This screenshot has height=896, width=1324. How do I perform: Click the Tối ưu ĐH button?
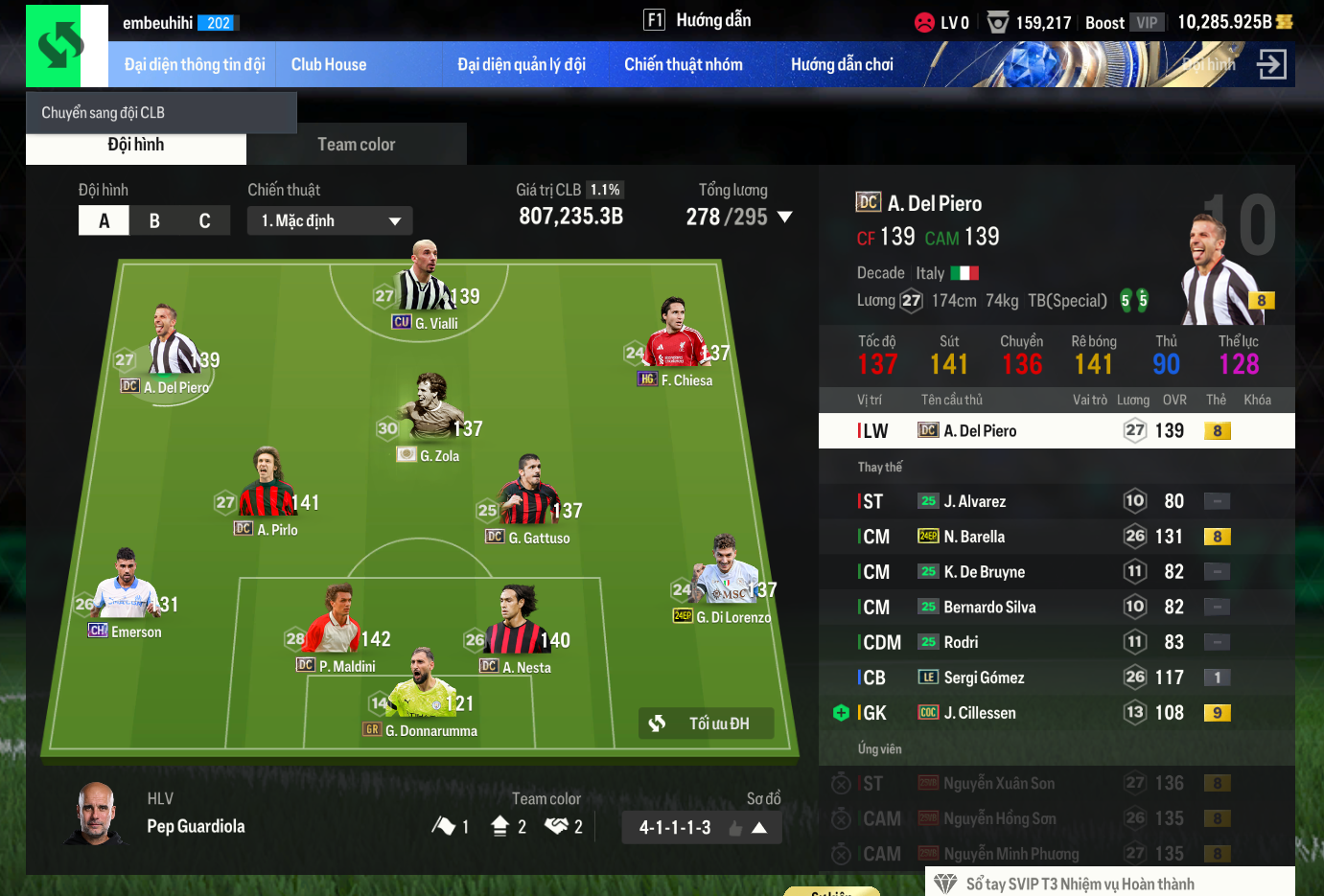[706, 724]
